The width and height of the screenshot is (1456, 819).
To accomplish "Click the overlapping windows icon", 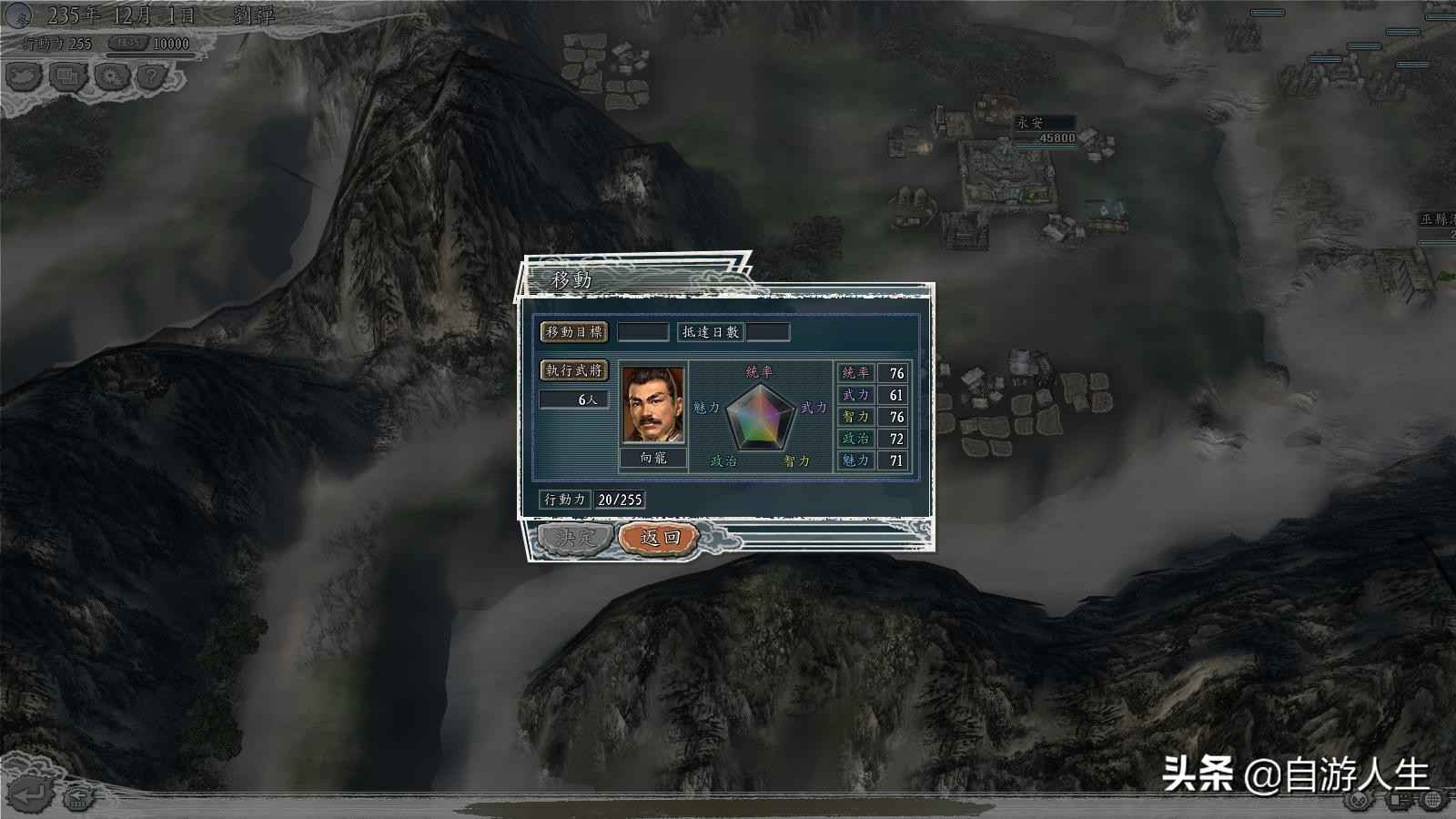I will click(x=66, y=76).
